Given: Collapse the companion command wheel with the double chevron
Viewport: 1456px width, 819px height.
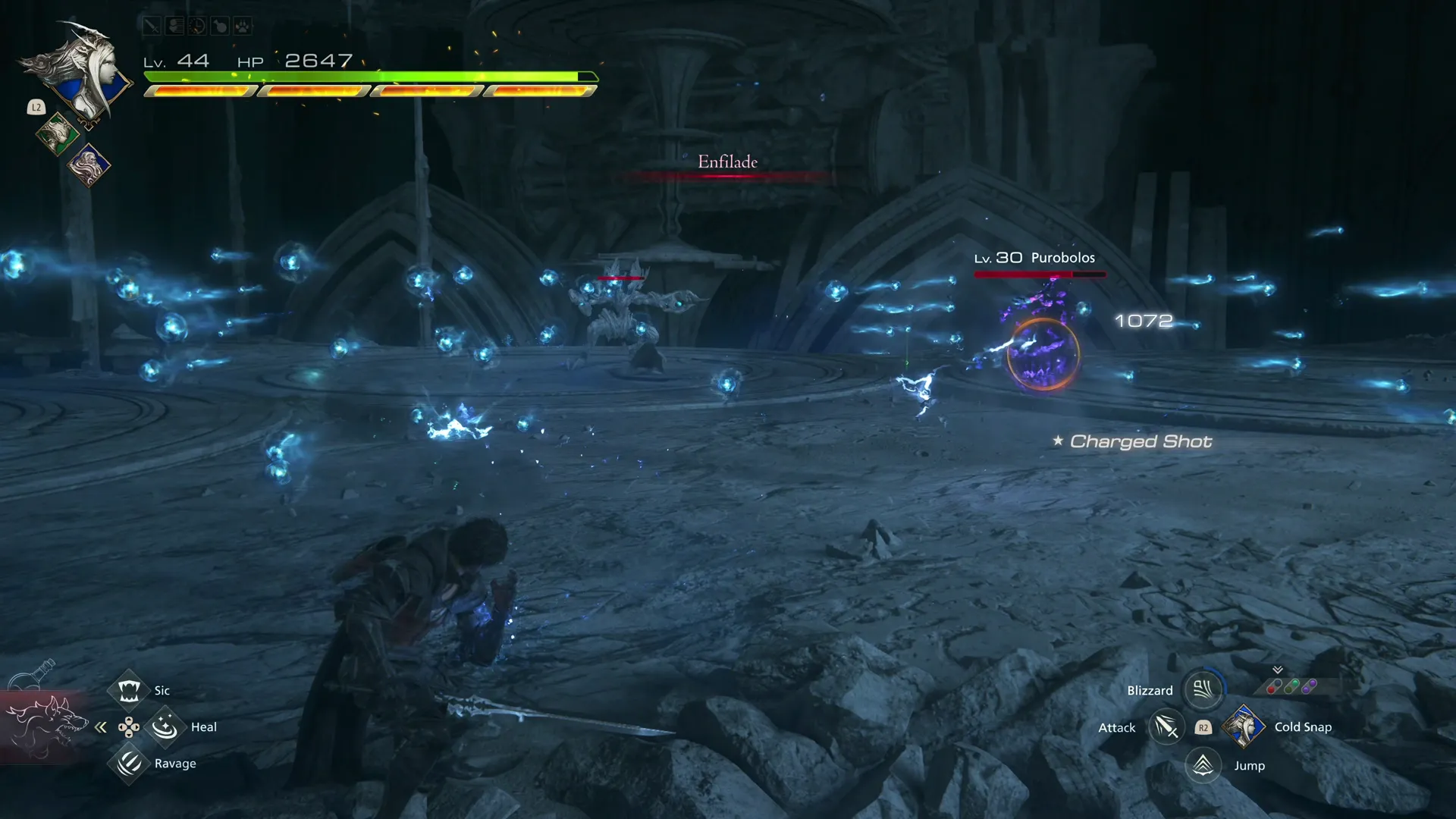Looking at the screenshot, I should (x=101, y=726).
